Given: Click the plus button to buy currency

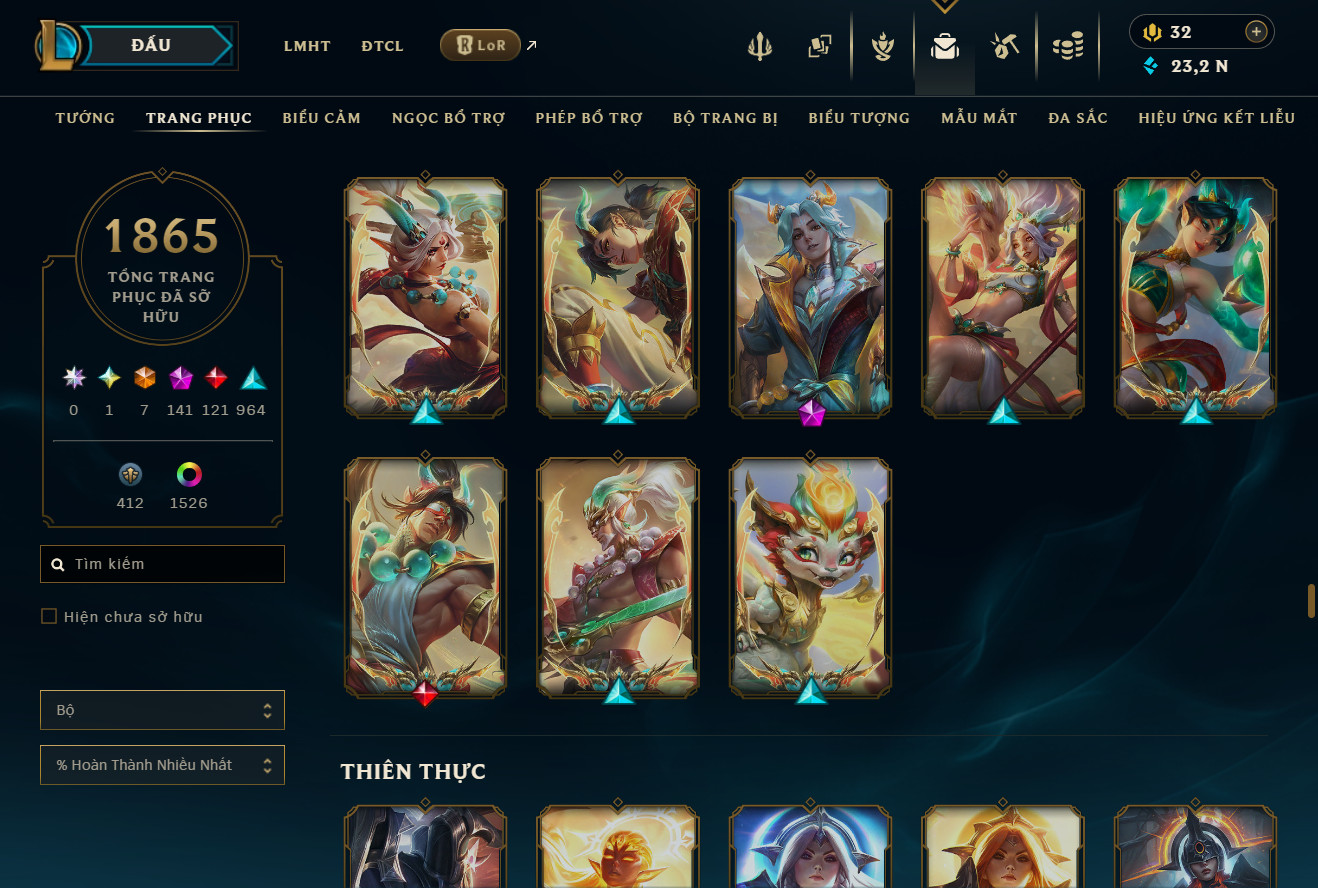Looking at the screenshot, I should 1256,32.
